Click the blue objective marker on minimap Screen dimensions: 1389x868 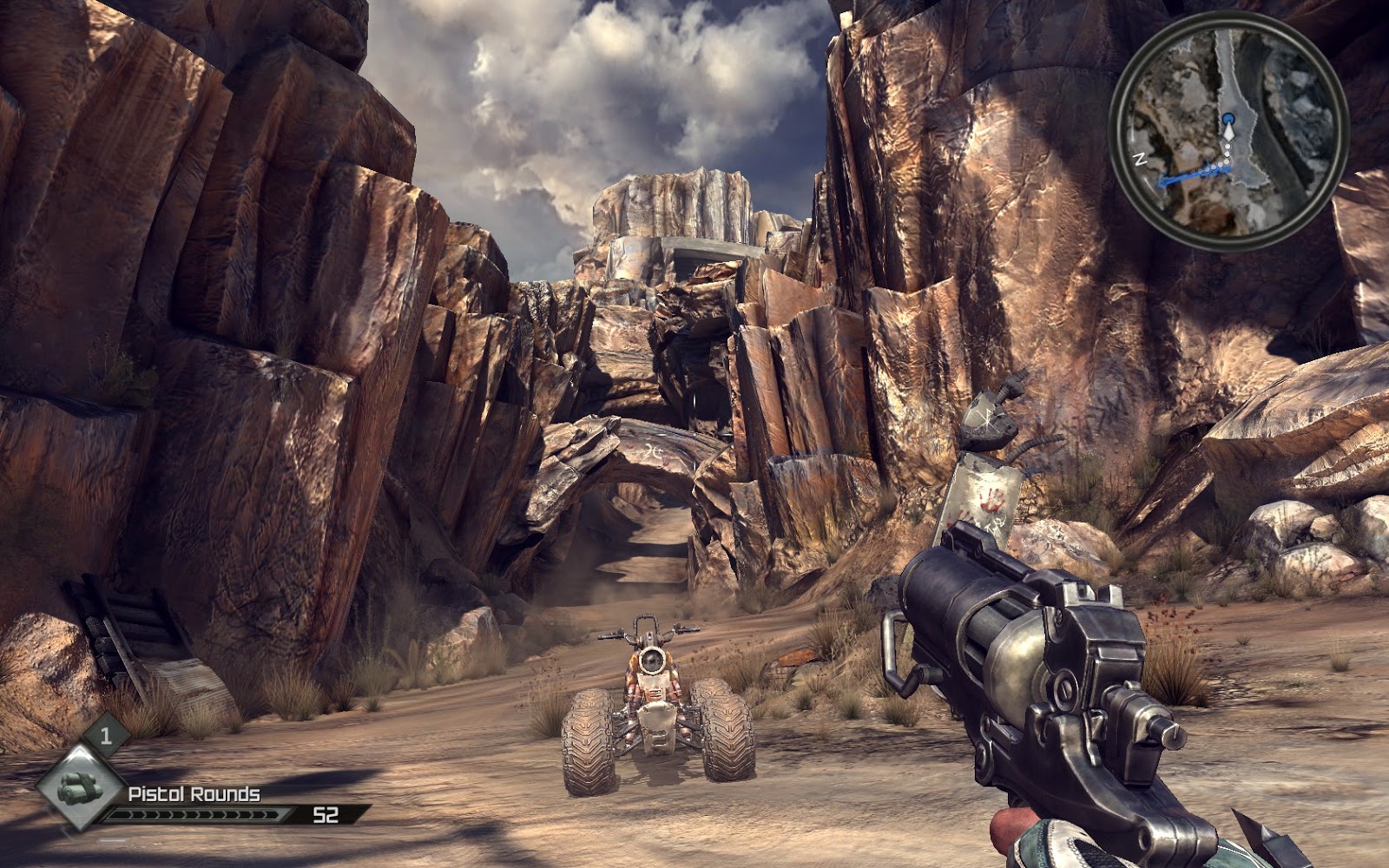pyautogui.click(x=1227, y=117)
